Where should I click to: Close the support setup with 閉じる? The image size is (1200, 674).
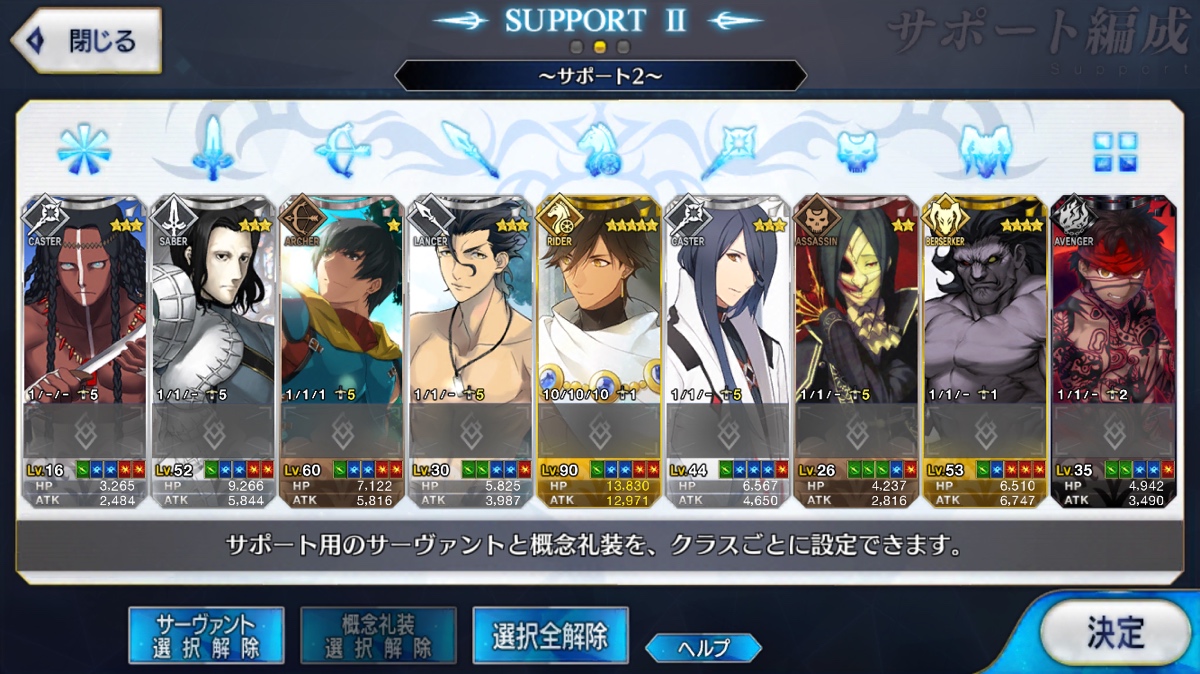pos(86,41)
